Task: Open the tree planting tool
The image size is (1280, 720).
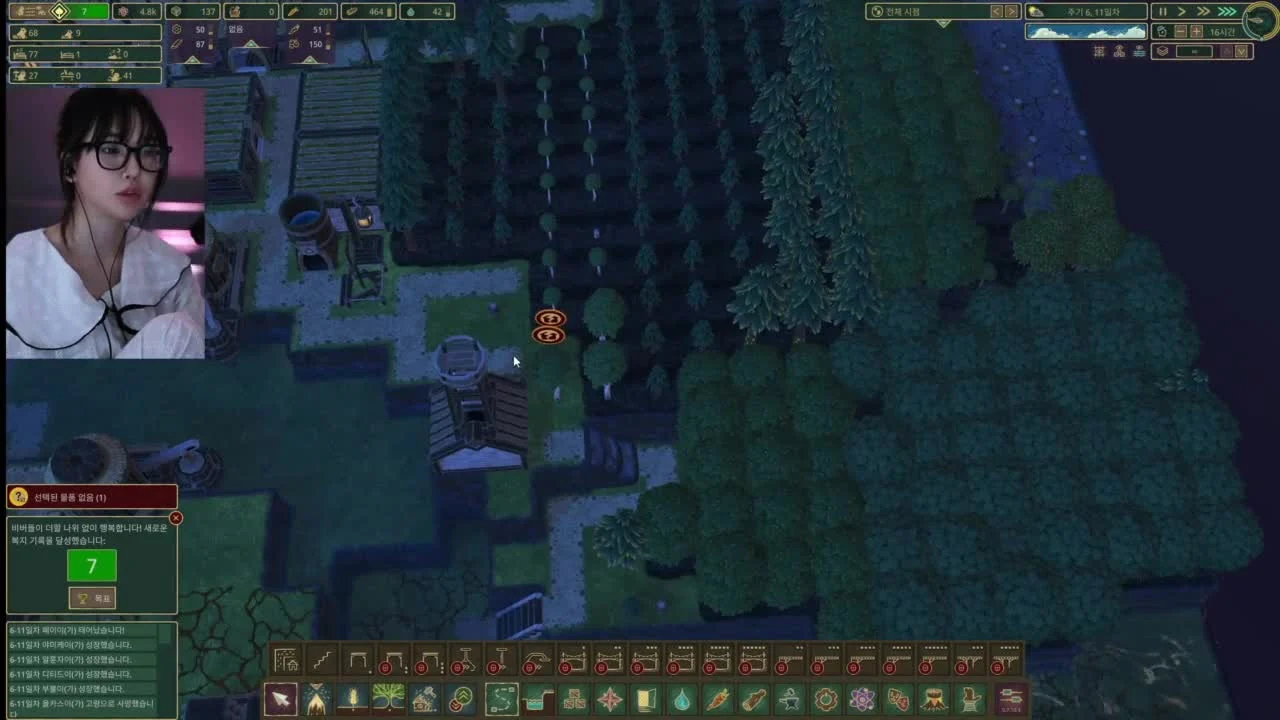Action: [x=389, y=698]
